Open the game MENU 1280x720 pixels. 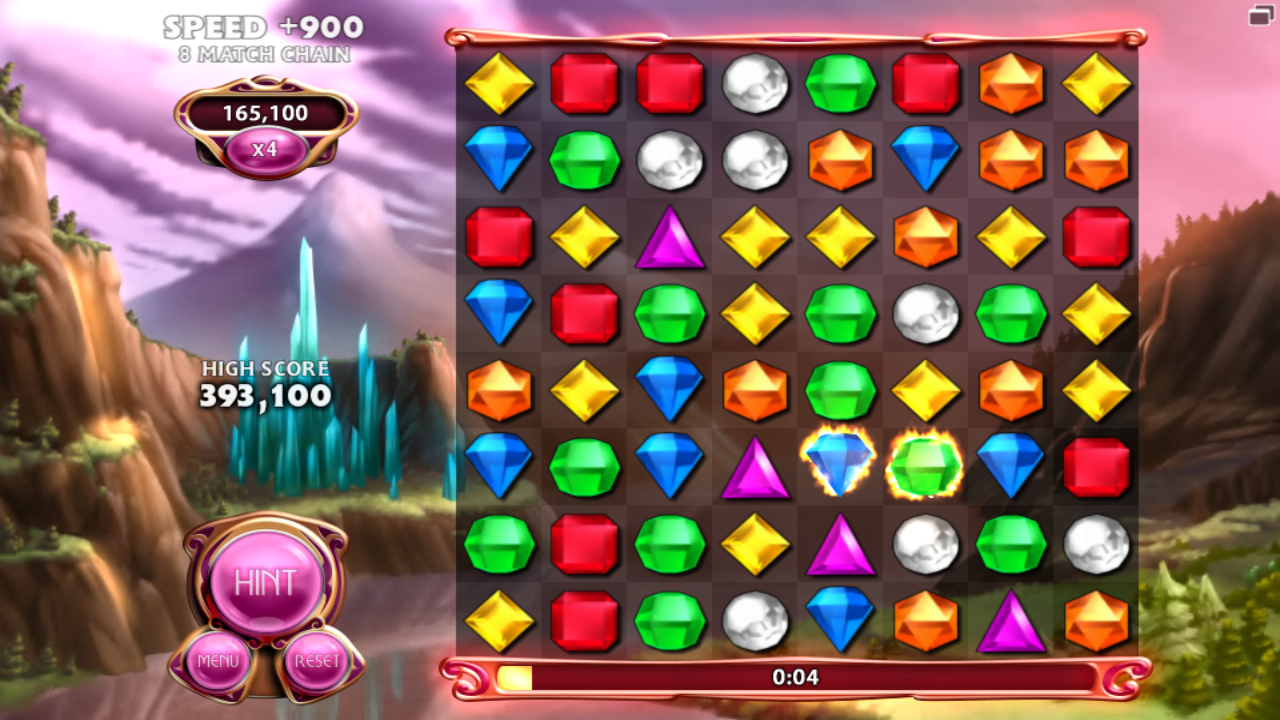tap(217, 661)
